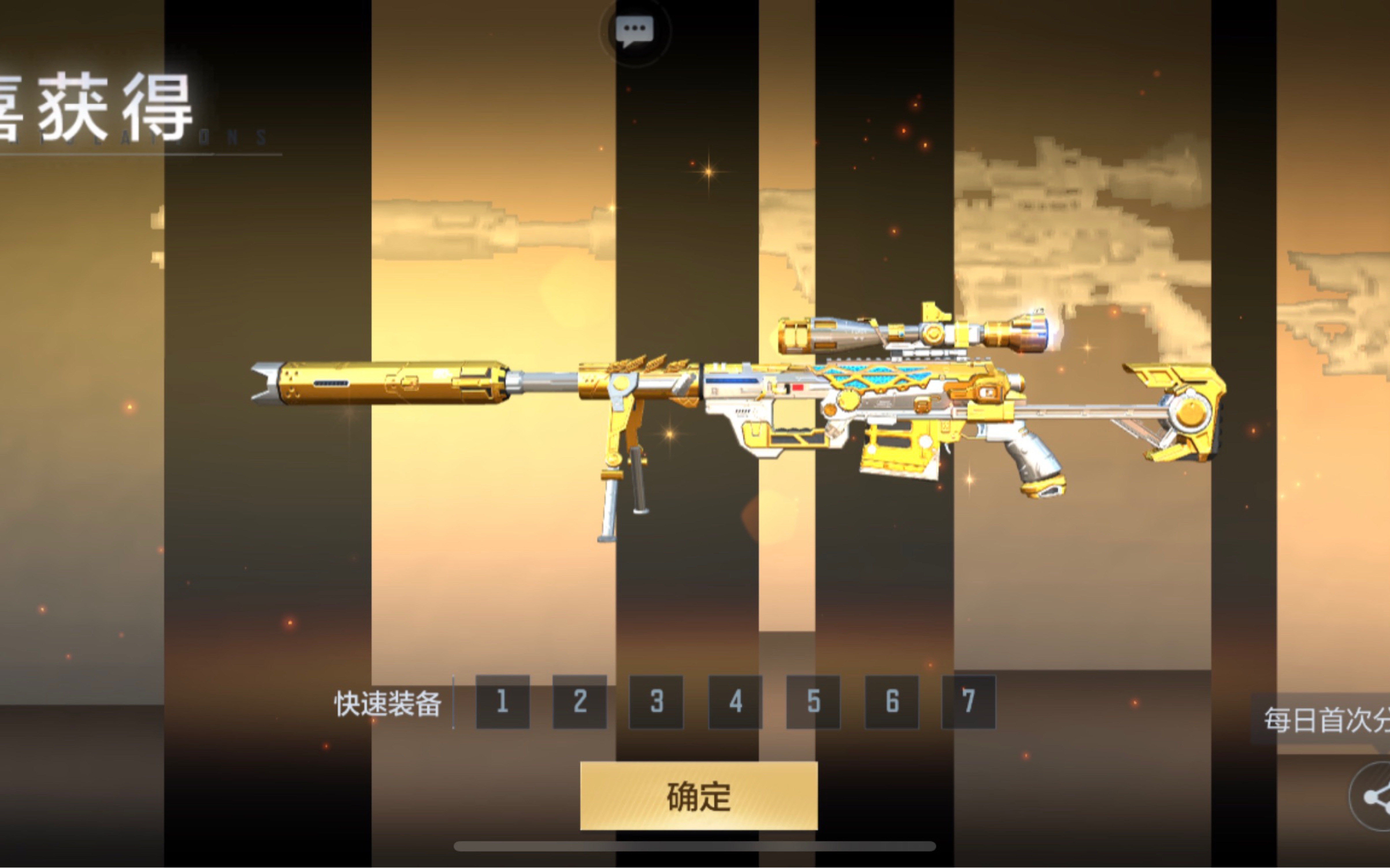
Task: Click quick-equip loadout slot 7
Action: tap(969, 702)
